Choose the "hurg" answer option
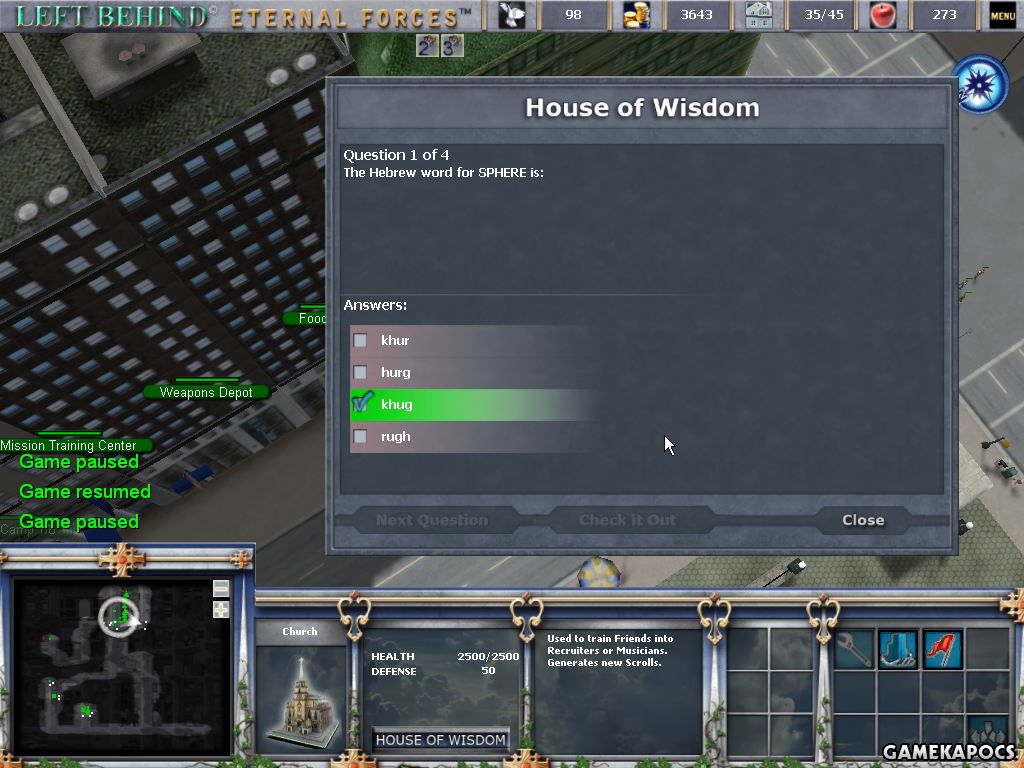 (x=361, y=373)
